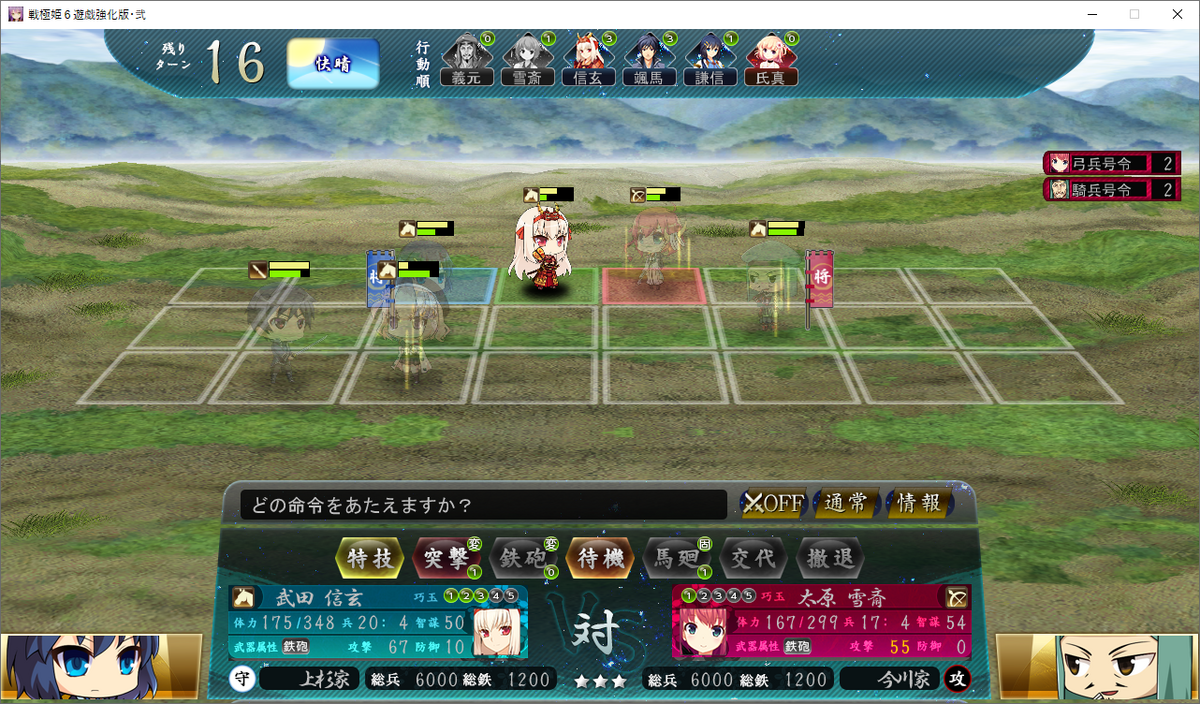
Task: Toggle the crossed-swords OFF button
Action: coord(773,503)
